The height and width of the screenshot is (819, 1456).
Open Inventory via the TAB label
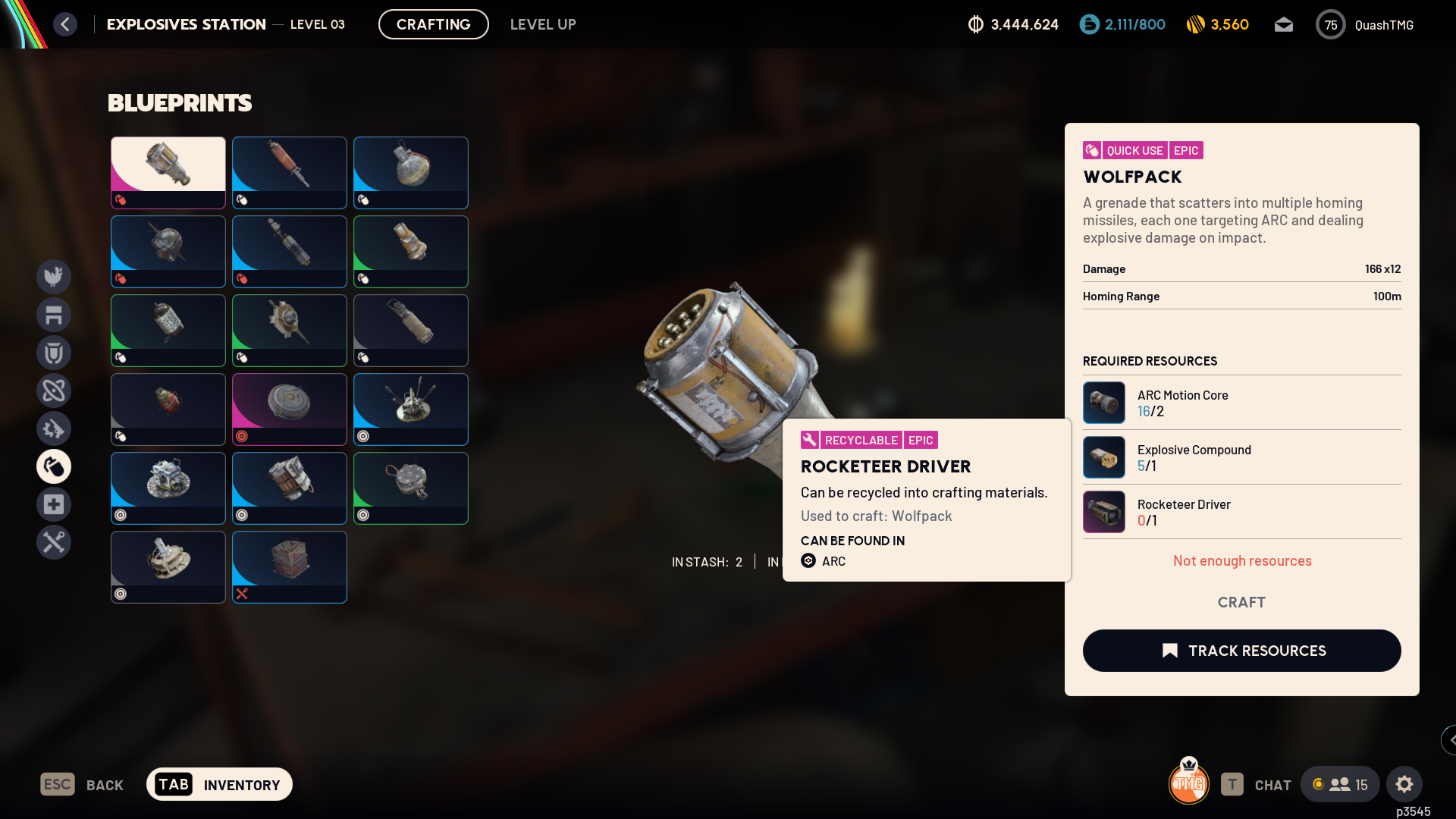point(174,784)
